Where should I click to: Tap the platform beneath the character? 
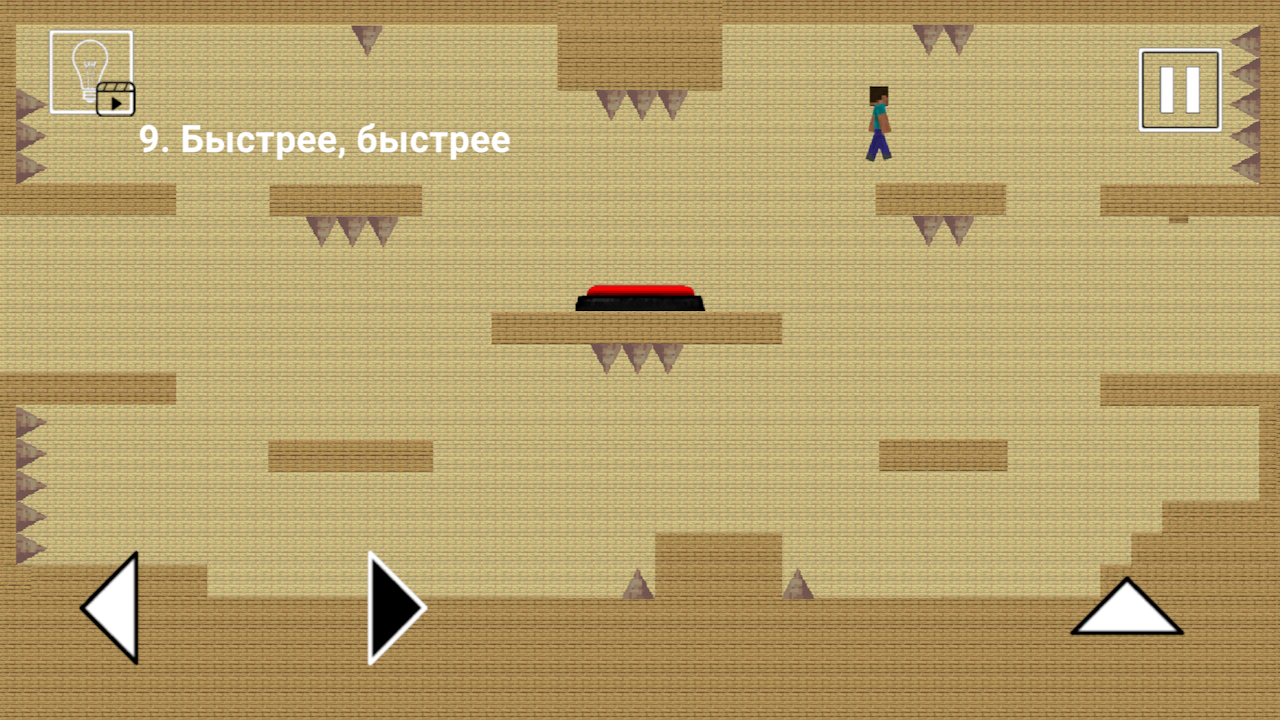click(940, 198)
